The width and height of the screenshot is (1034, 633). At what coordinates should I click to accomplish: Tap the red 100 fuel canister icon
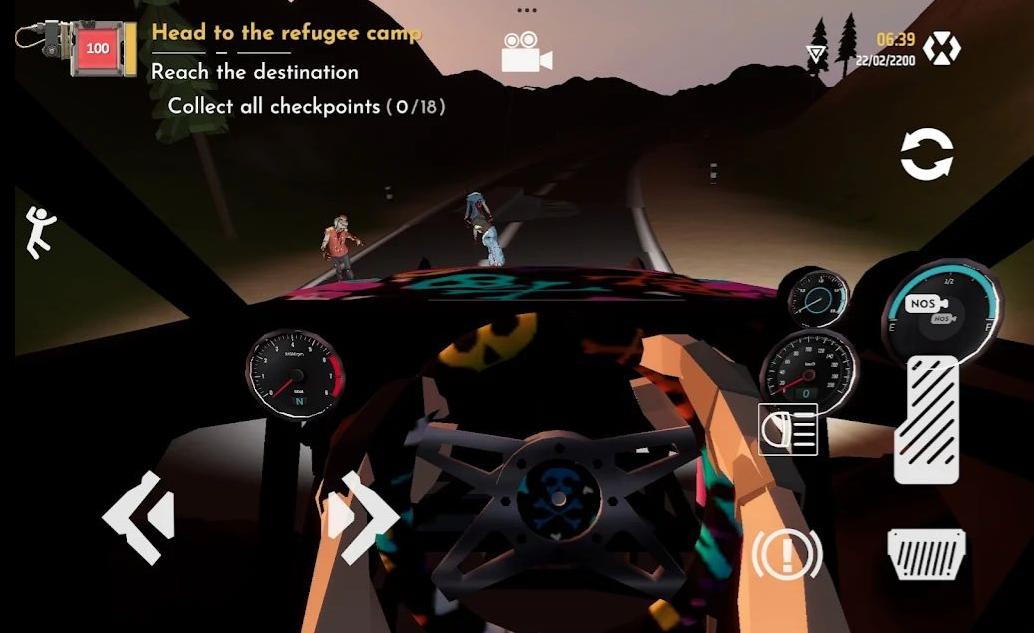point(98,48)
